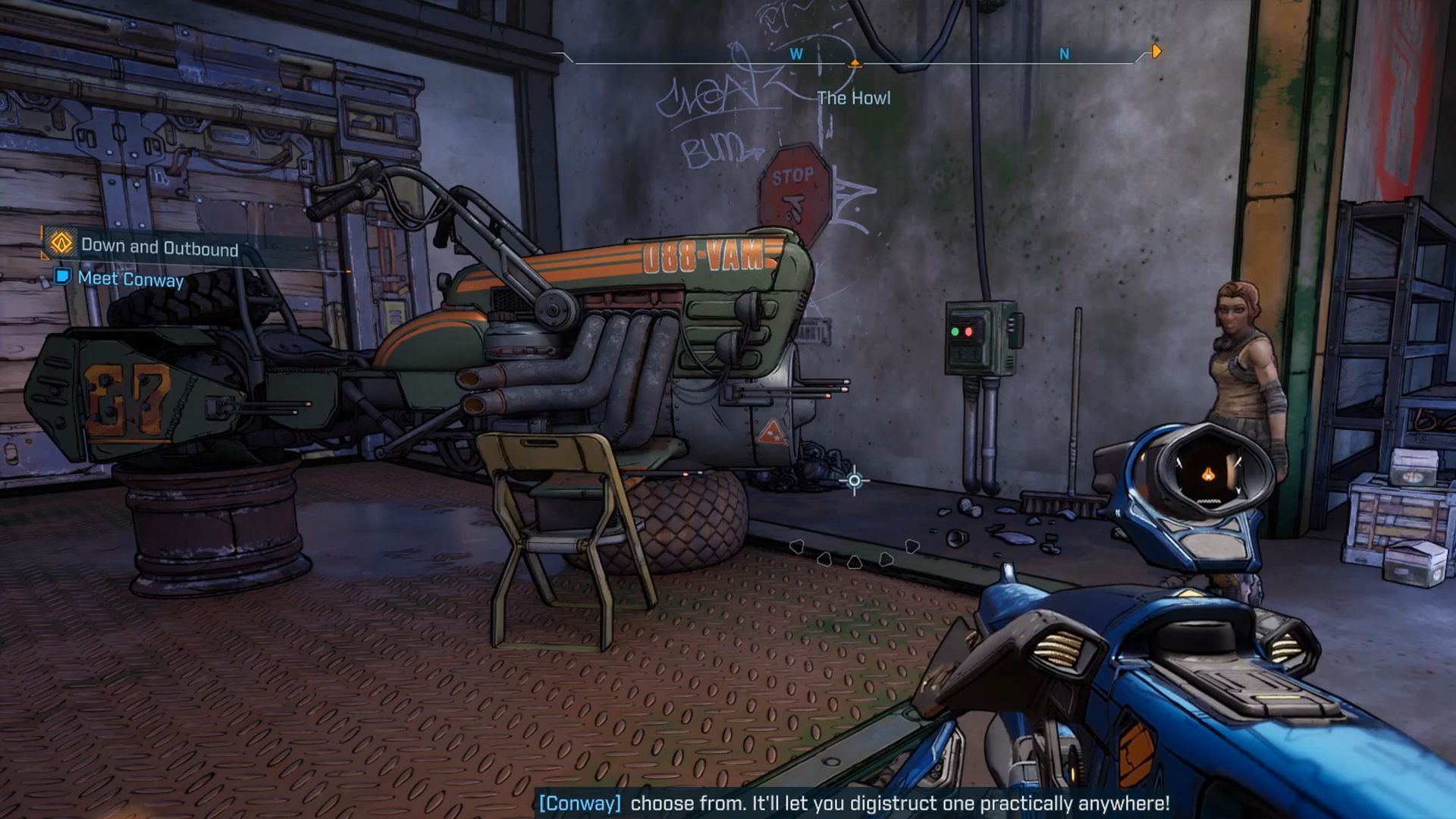Click The Howl waypoint marker on the compass
The height and width of the screenshot is (819, 1456).
click(x=855, y=64)
